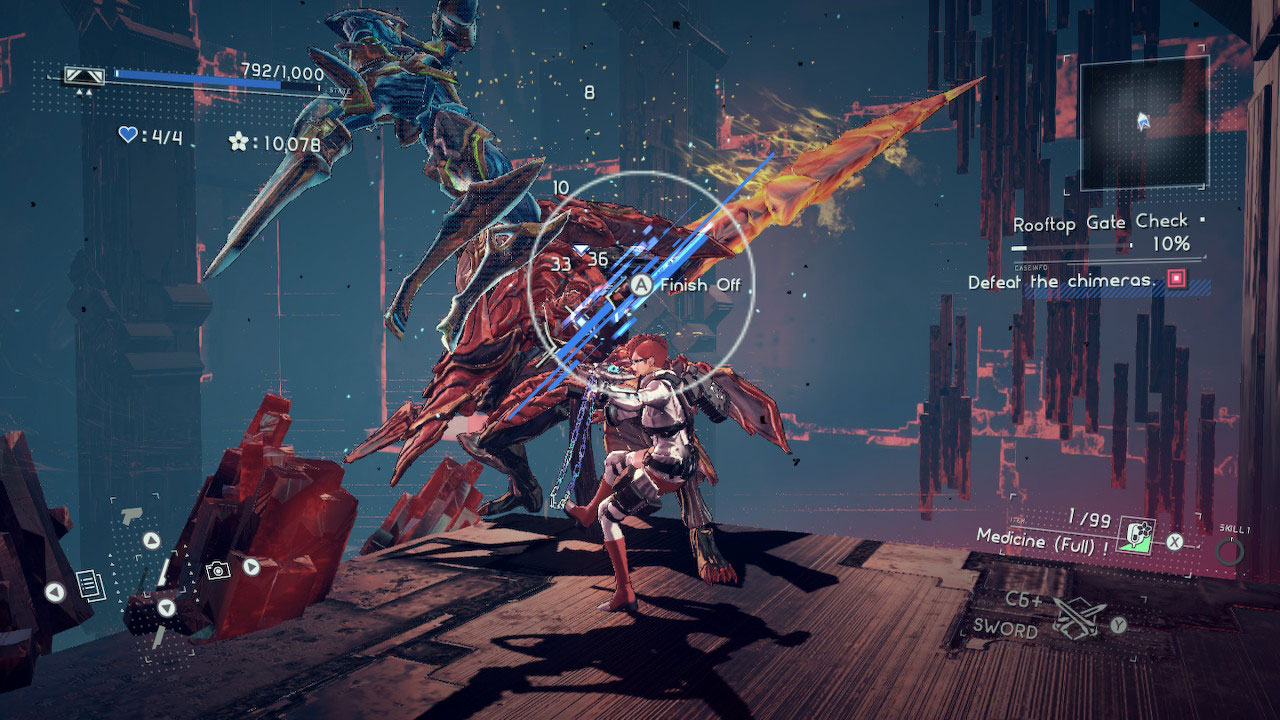Viewport: 1280px width, 720px height.
Task: Open the minimap in the corner
Action: click(1144, 122)
